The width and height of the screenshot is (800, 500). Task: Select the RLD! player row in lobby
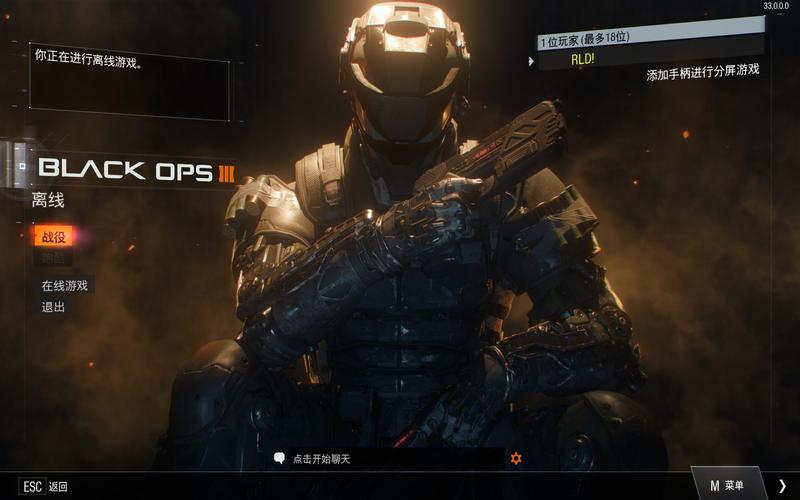pyautogui.click(x=650, y=59)
